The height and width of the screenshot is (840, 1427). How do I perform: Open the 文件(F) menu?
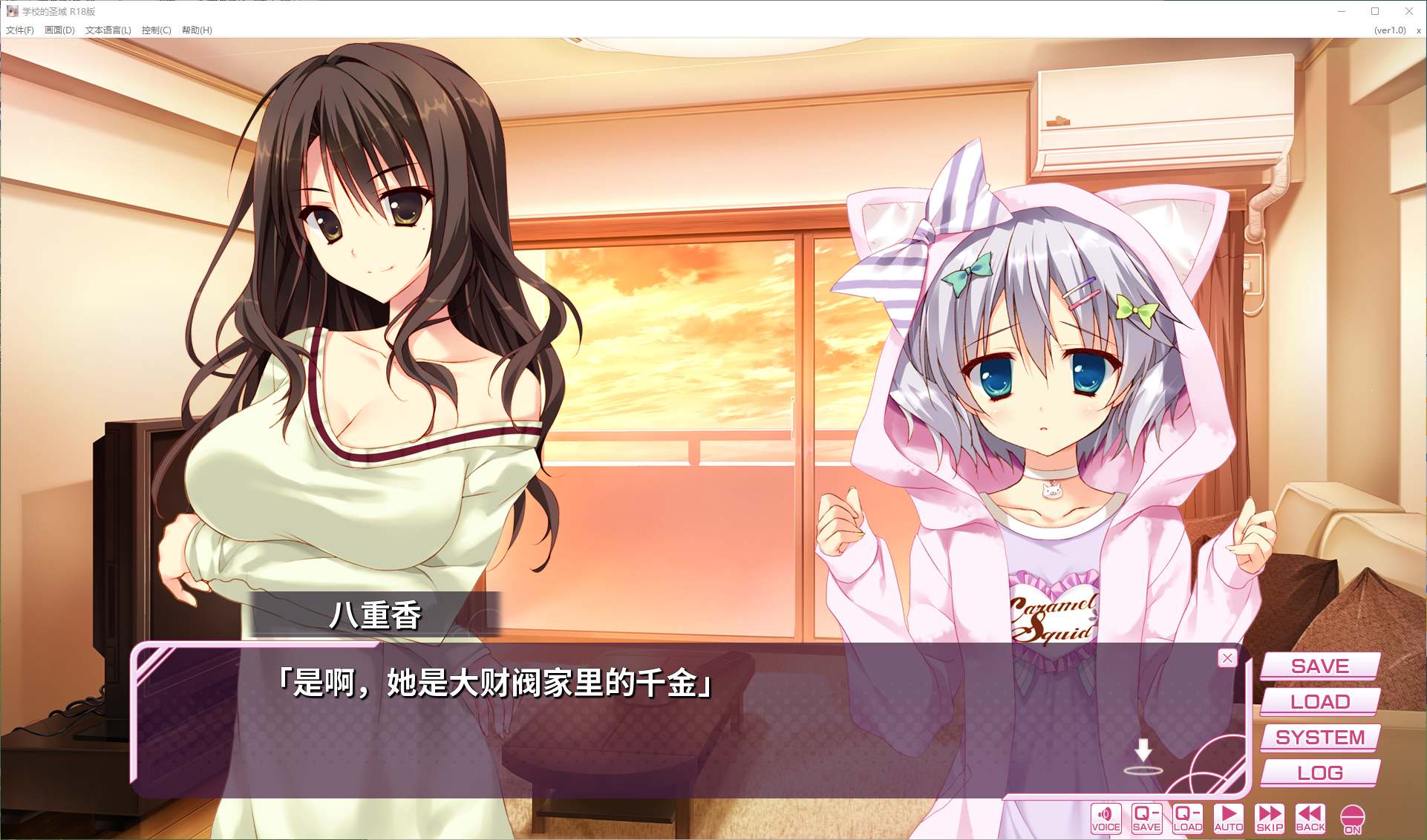20,30
